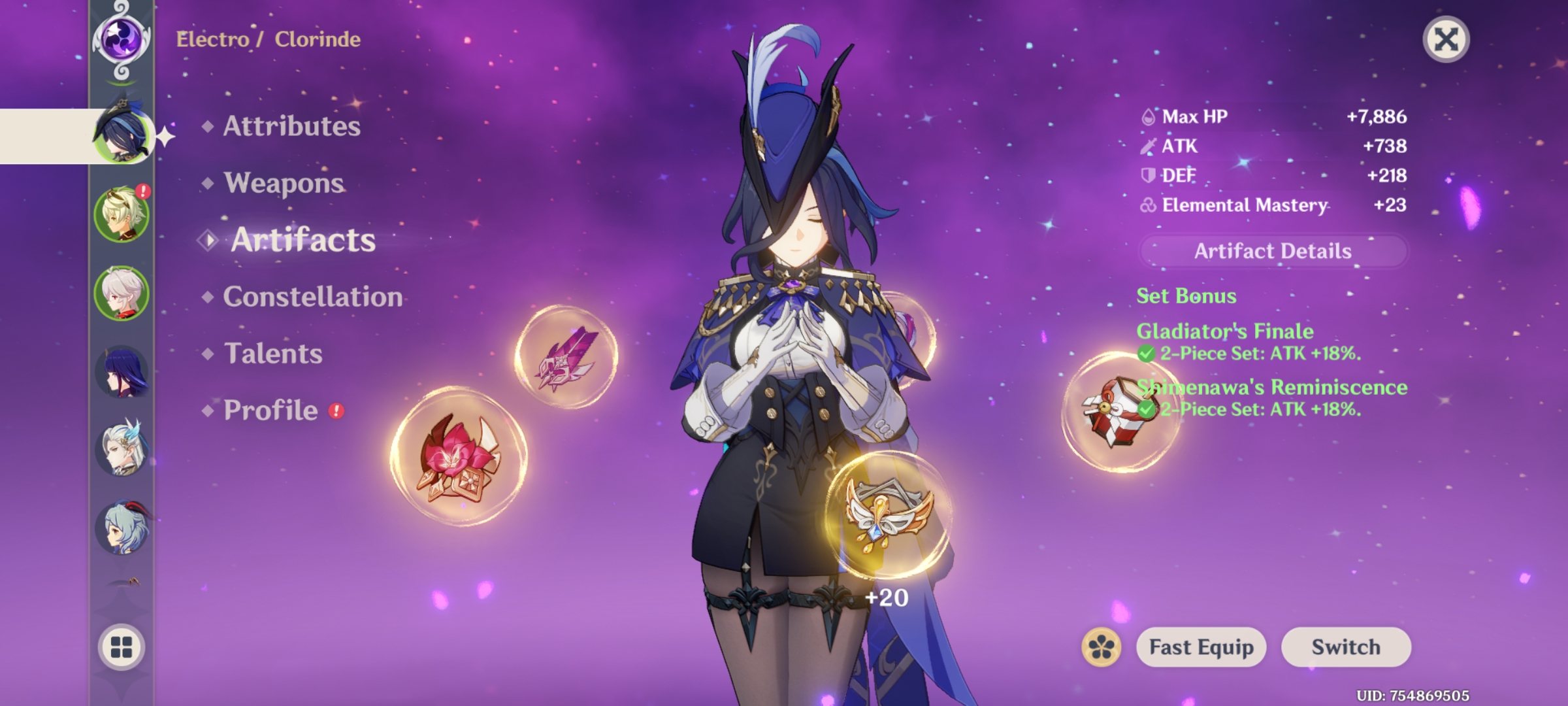Screen dimensions: 1568x706
Task: Open the Constellation section
Action: (x=312, y=297)
